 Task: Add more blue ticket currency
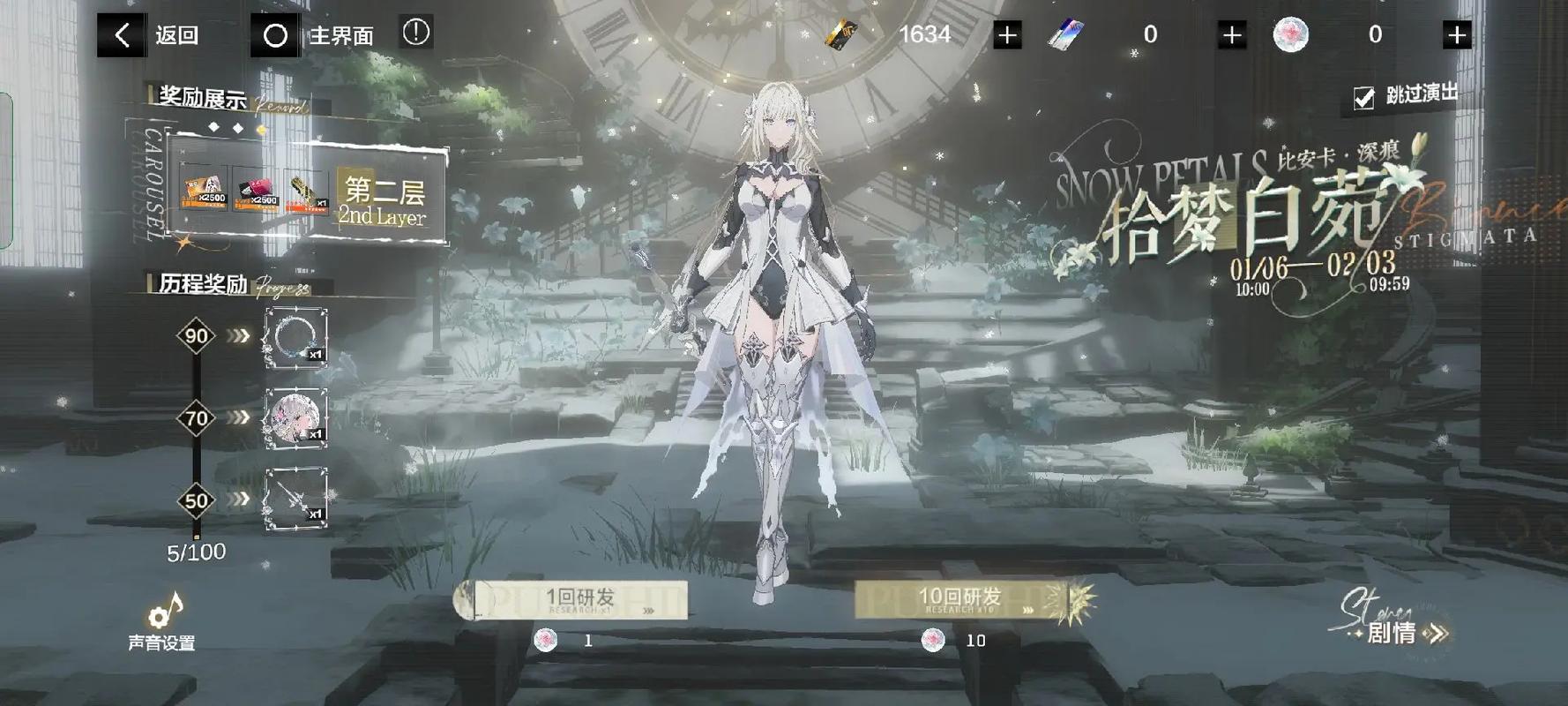[1232, 35]
